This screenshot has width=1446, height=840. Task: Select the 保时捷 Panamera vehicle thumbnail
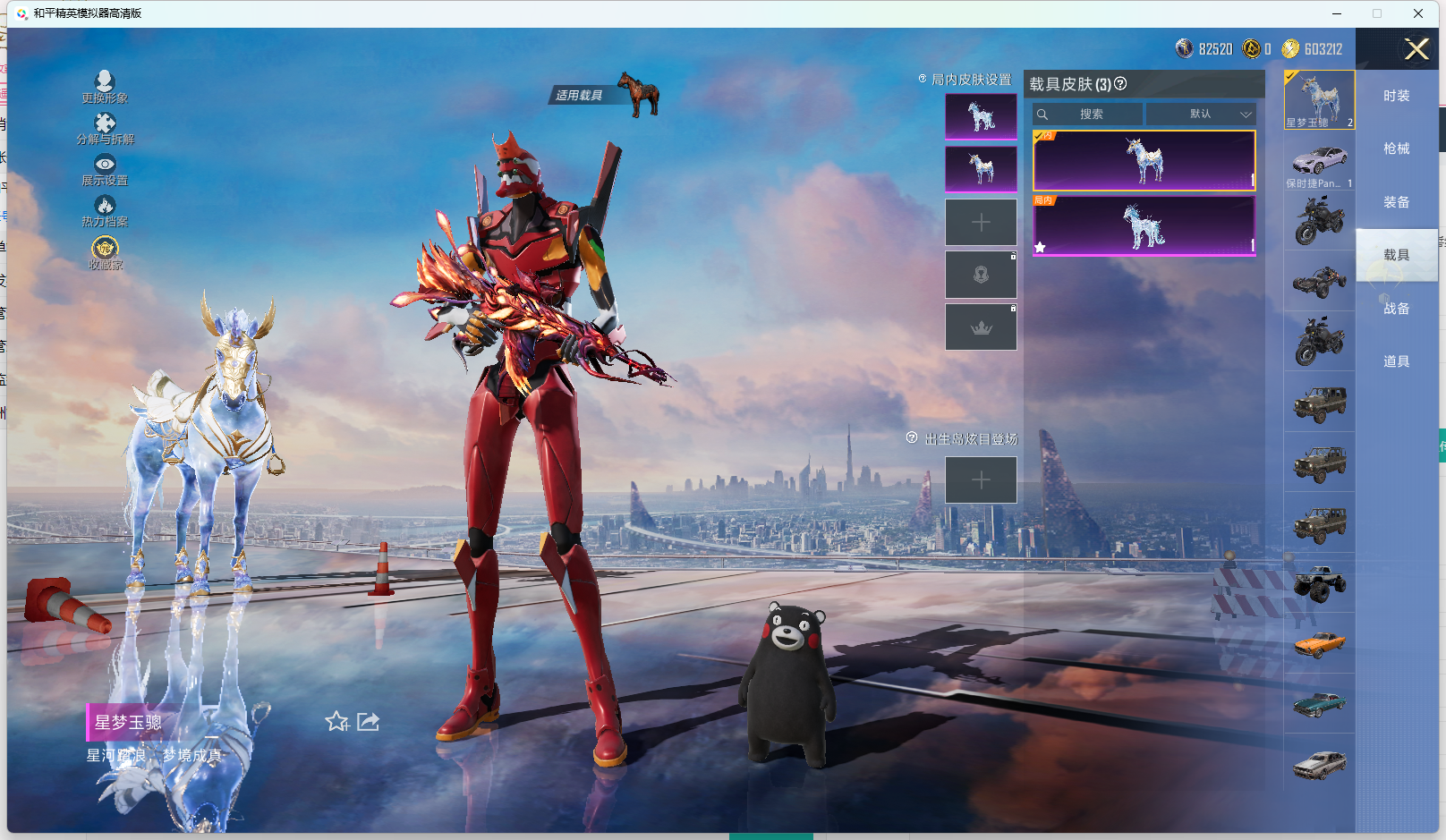pos(1320,163)
